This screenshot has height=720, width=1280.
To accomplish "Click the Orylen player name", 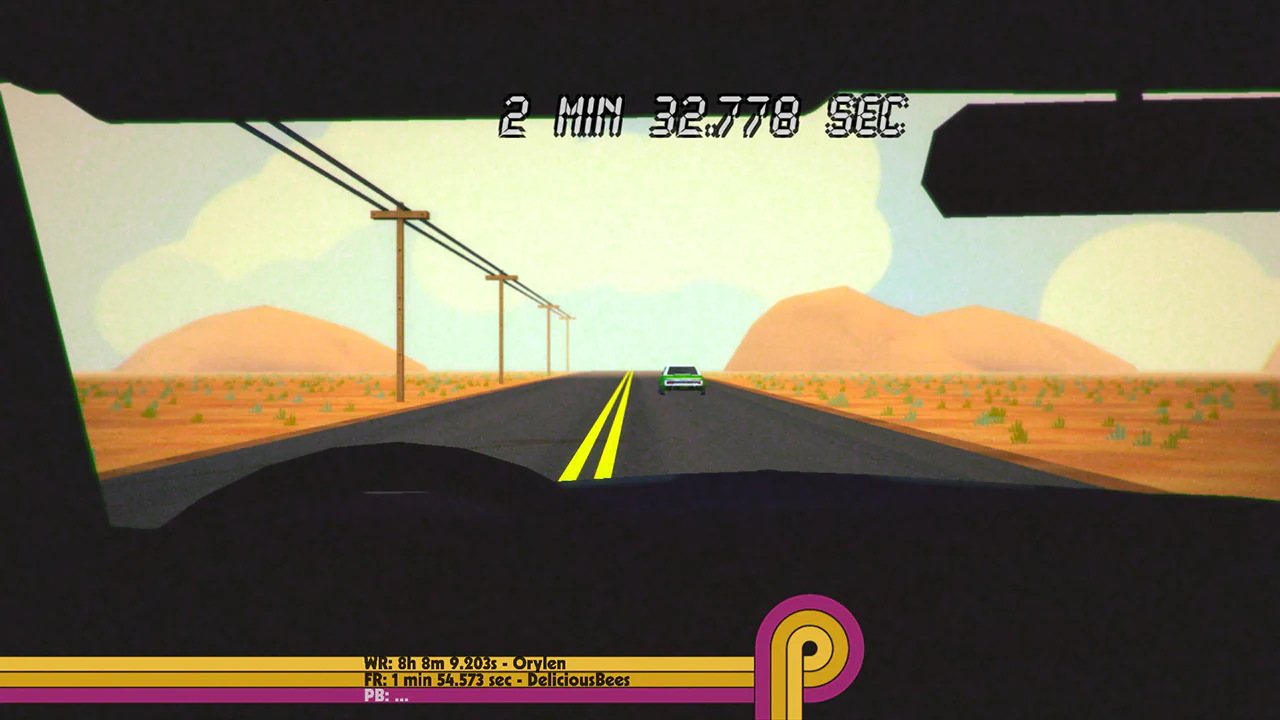I will point(537,663).
